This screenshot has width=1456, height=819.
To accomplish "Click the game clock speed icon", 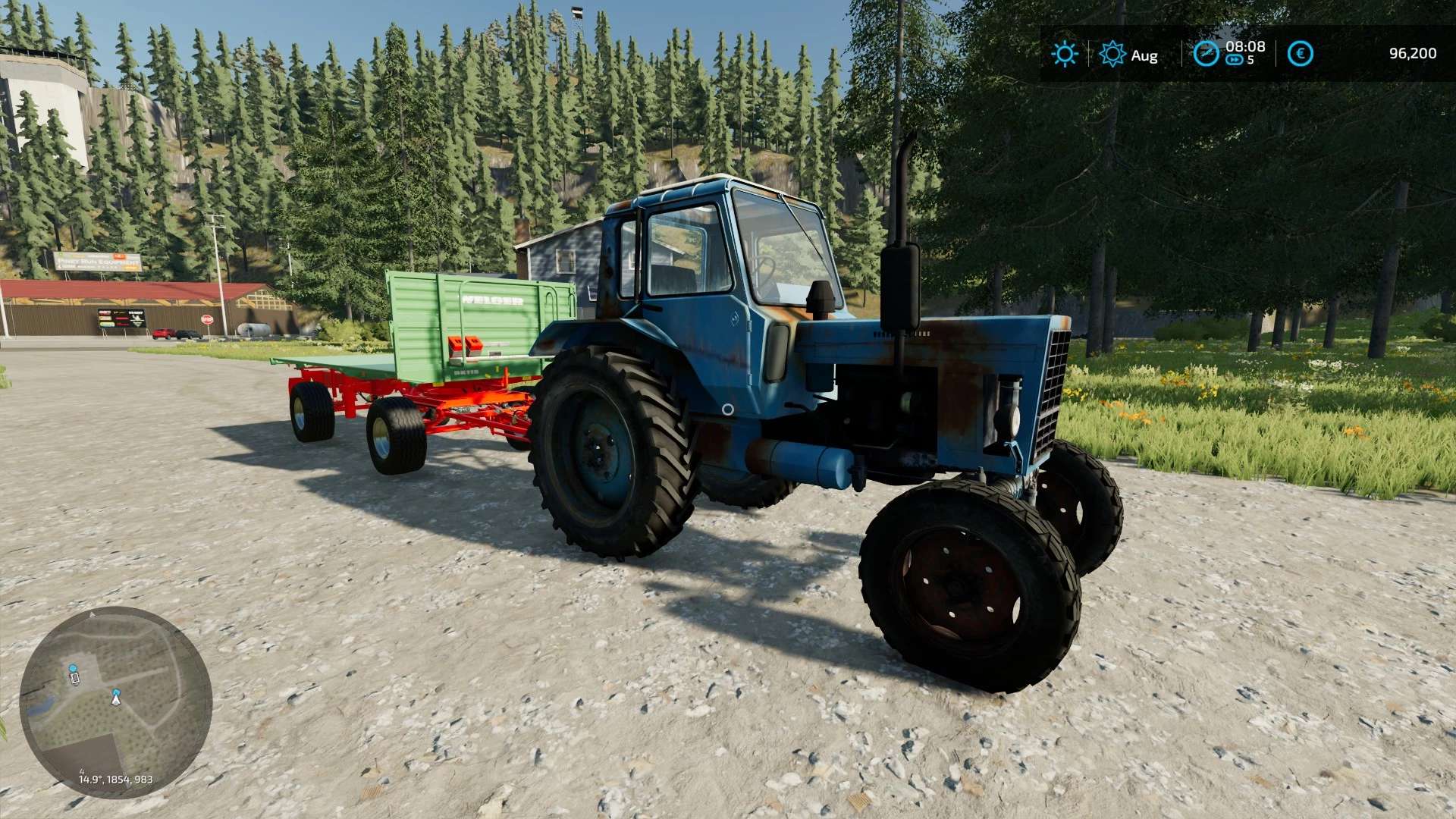I will (x=1205, y=54).
